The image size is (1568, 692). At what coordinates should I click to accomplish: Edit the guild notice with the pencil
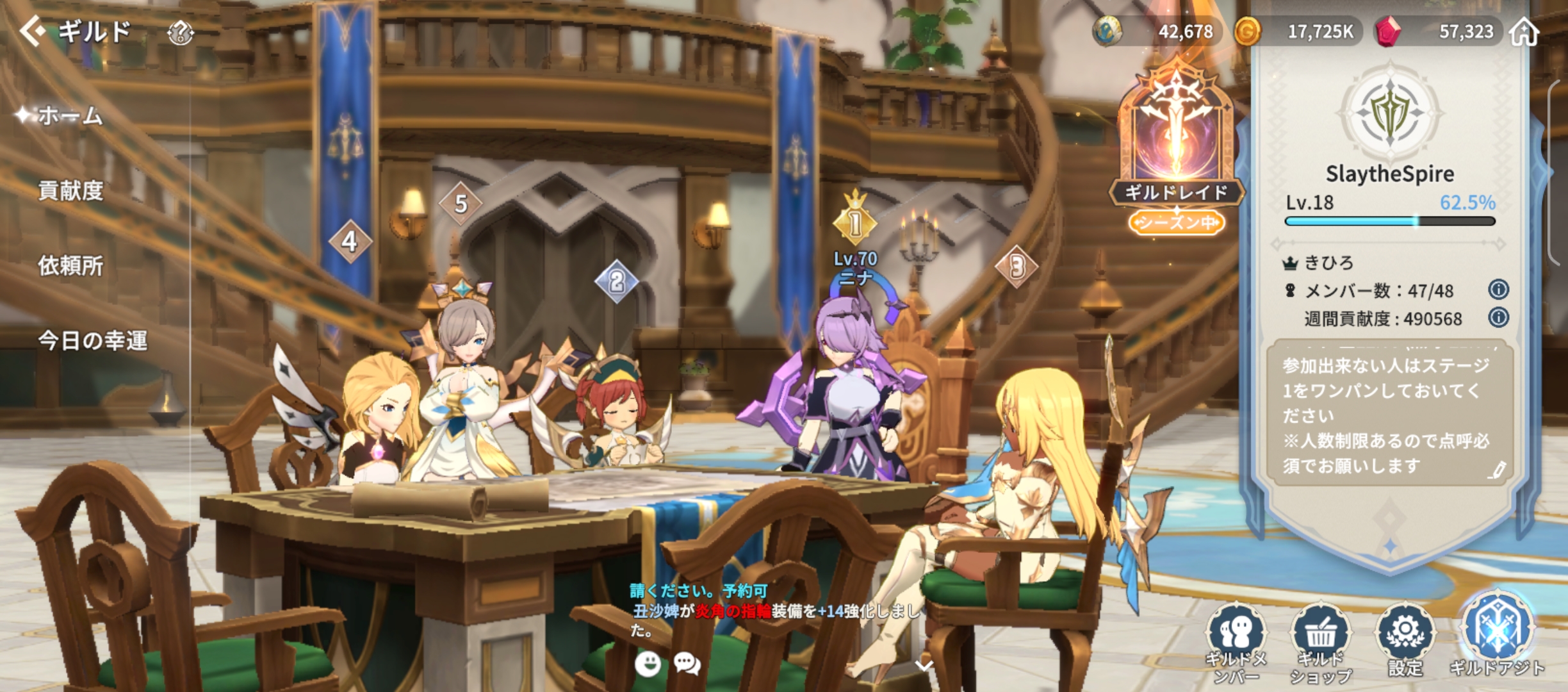(1497, 470)
